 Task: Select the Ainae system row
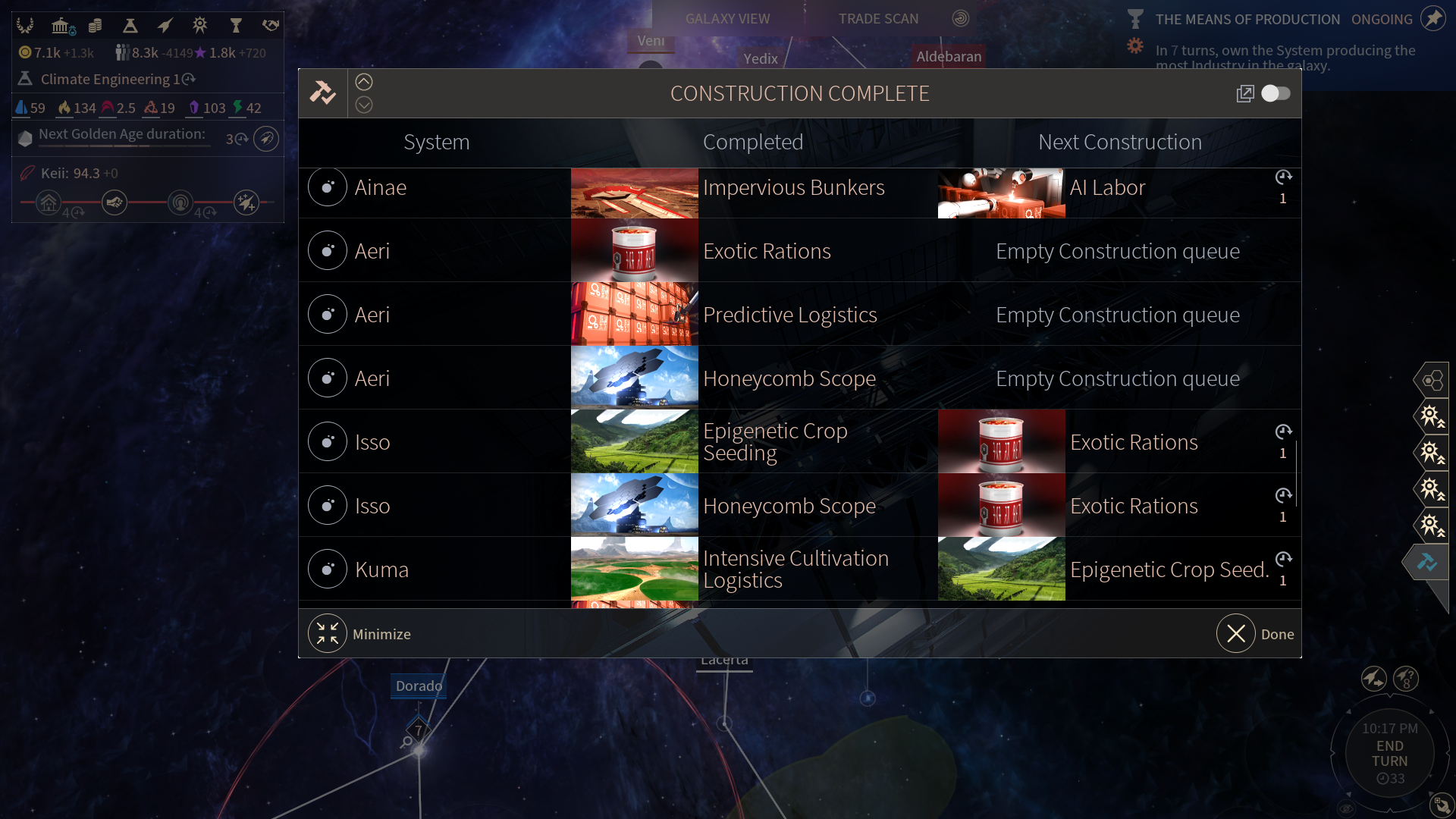pyautogui.click(x=379, y=188)
